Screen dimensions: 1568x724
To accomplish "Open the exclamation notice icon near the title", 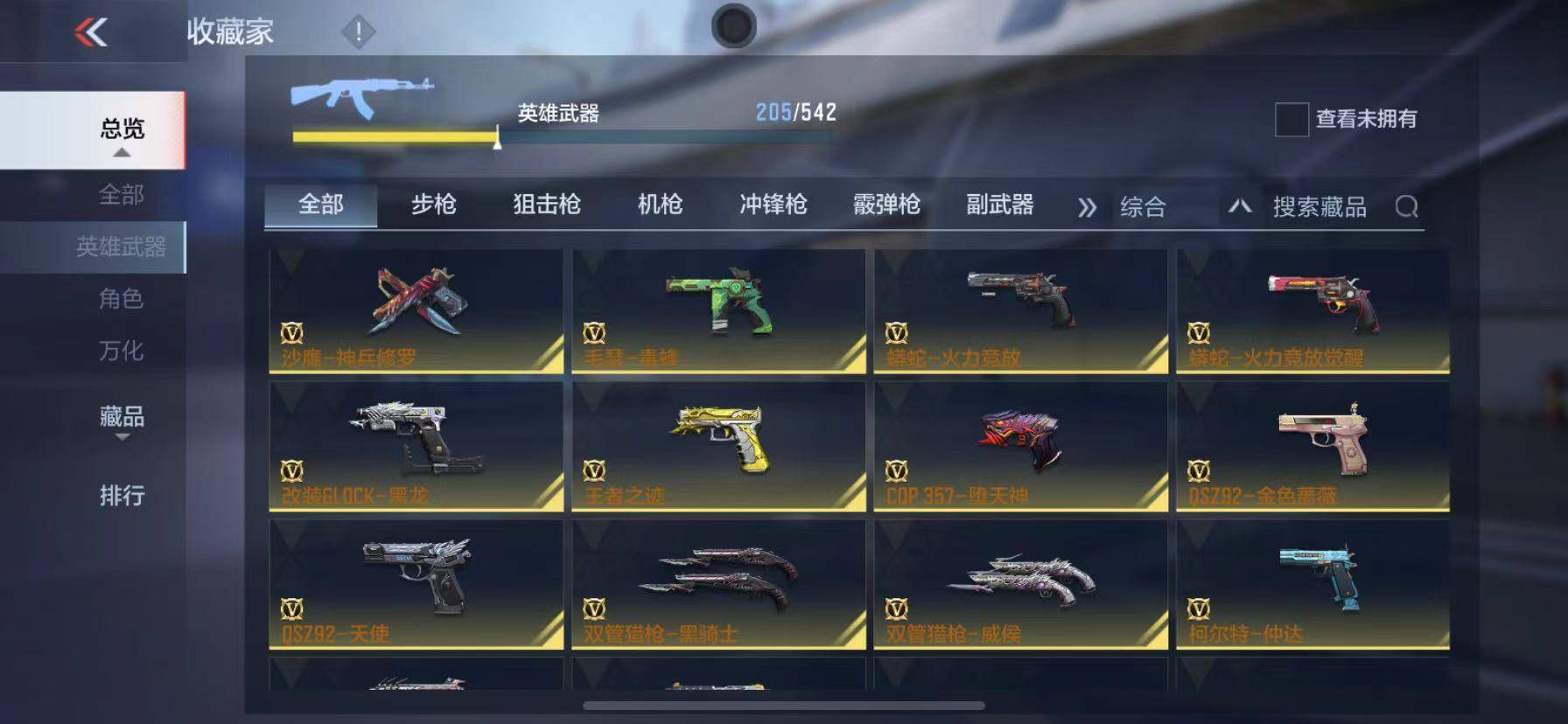I will tap(356, 31).
